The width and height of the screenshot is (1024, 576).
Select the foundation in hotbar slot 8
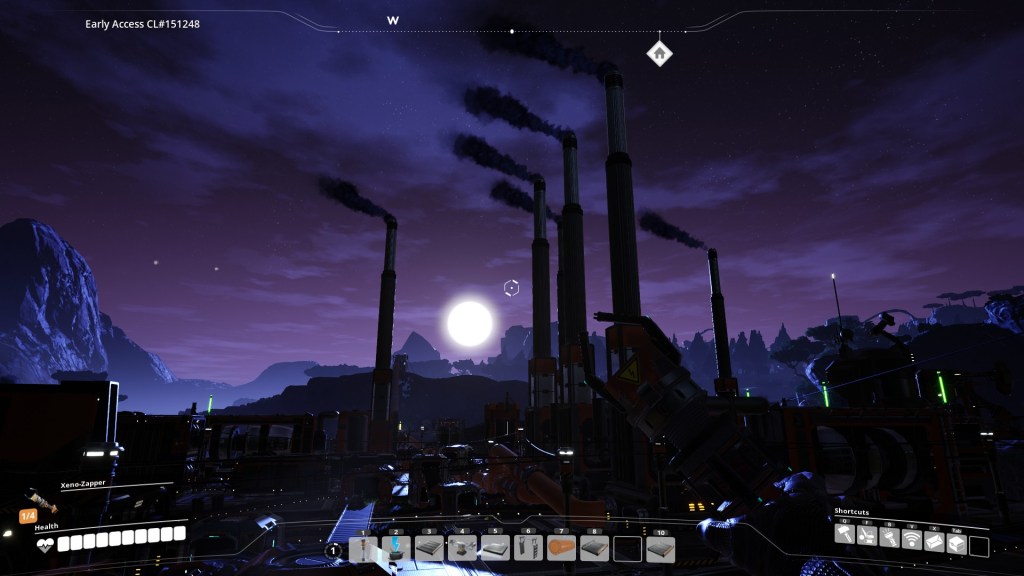[x=594, y=549]
